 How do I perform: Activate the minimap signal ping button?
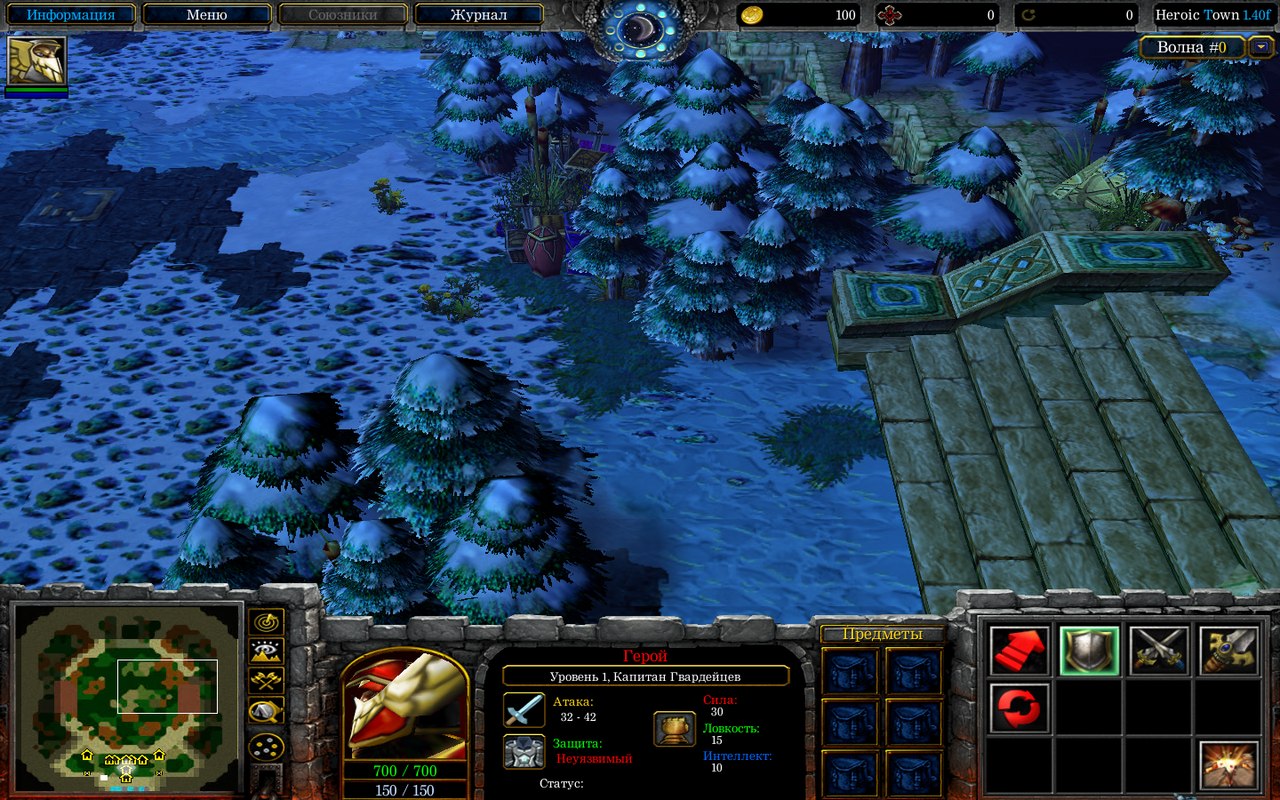click(x=266, y=622)
